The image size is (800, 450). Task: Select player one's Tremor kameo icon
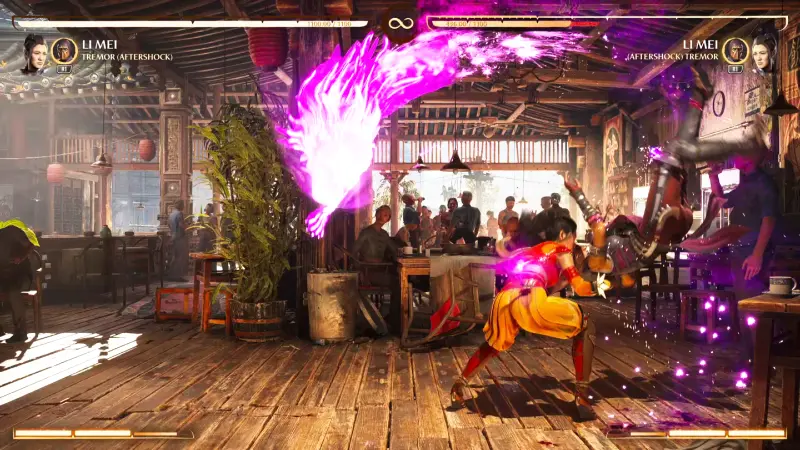64,50
